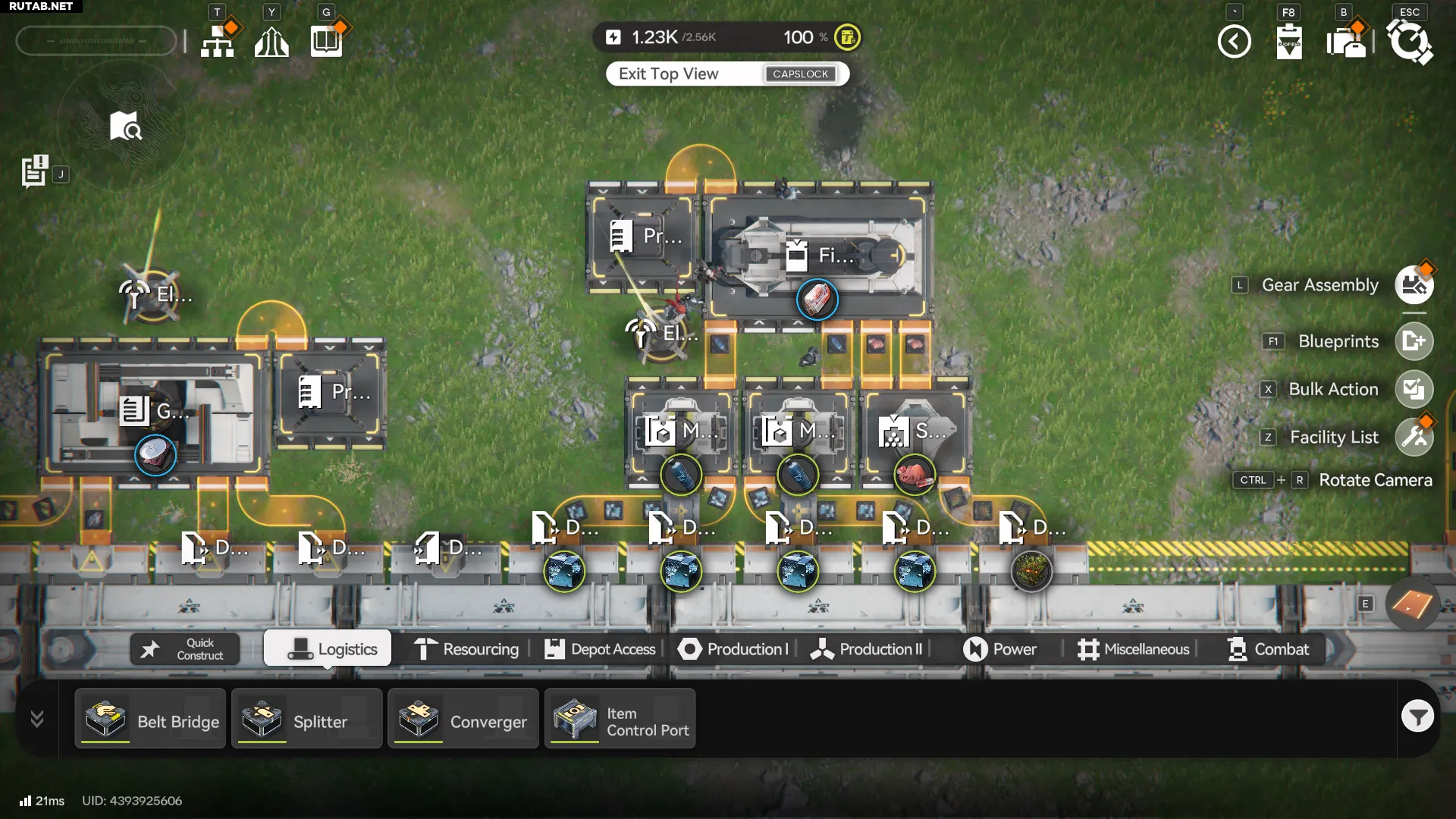Select the Belt Bridge building

(150, 719)
